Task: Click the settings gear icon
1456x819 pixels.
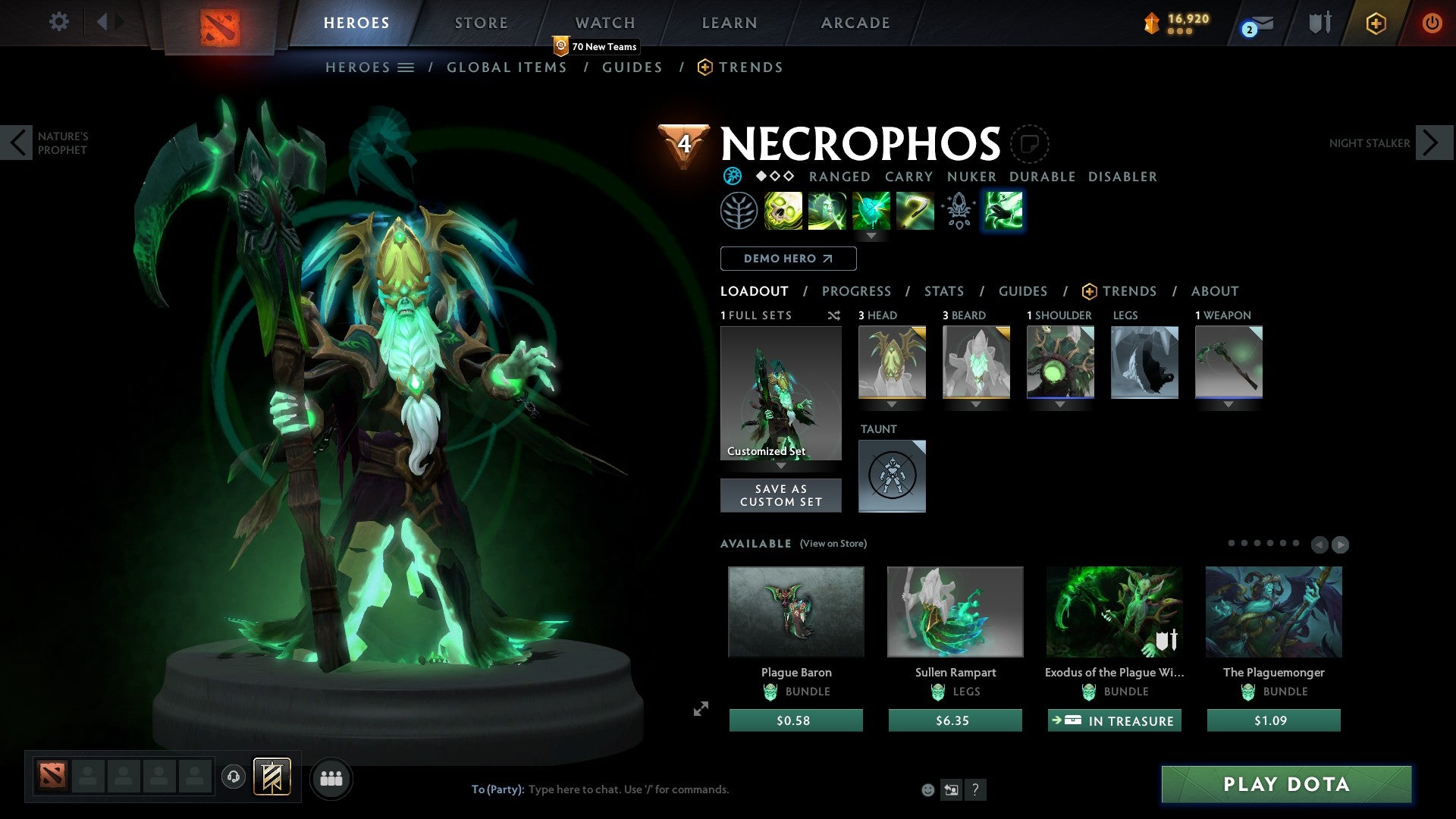Action: tap(58, 22)
